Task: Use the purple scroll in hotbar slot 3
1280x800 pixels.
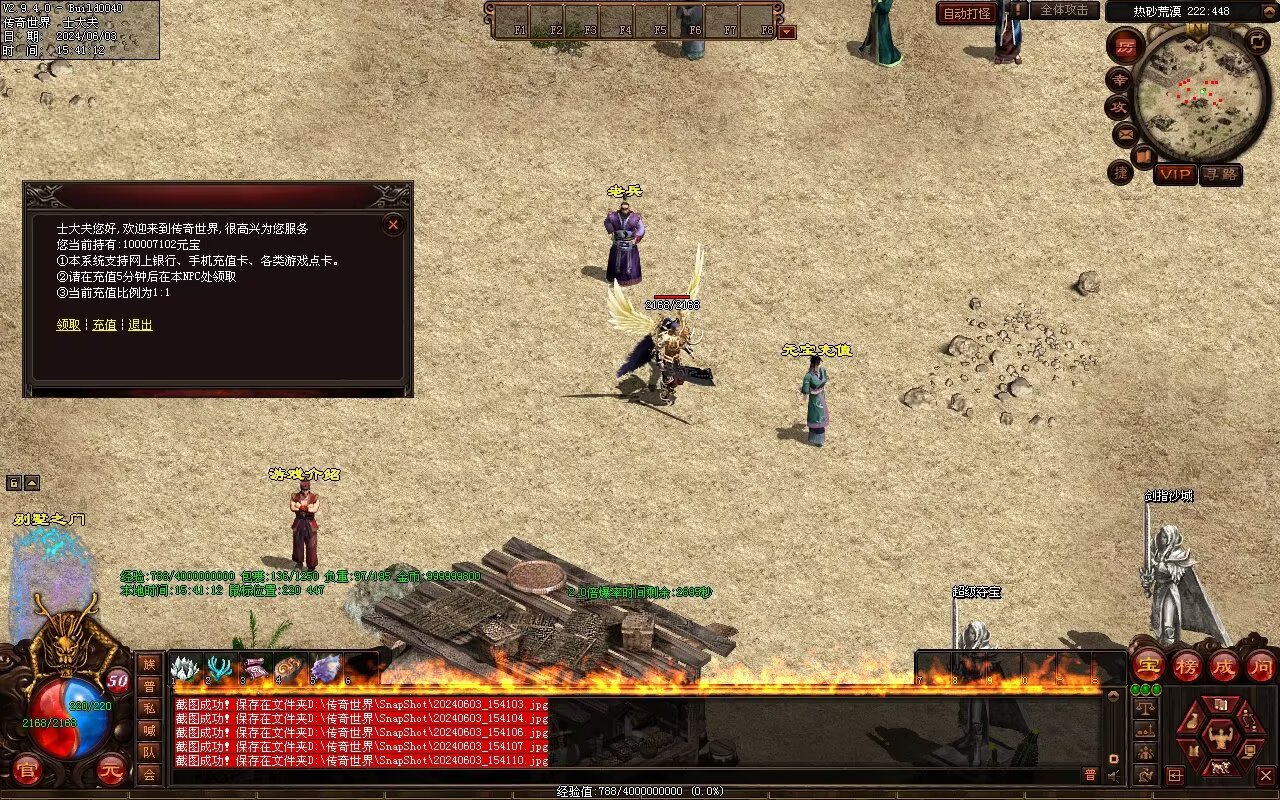Action: click(x=255, y=668)
